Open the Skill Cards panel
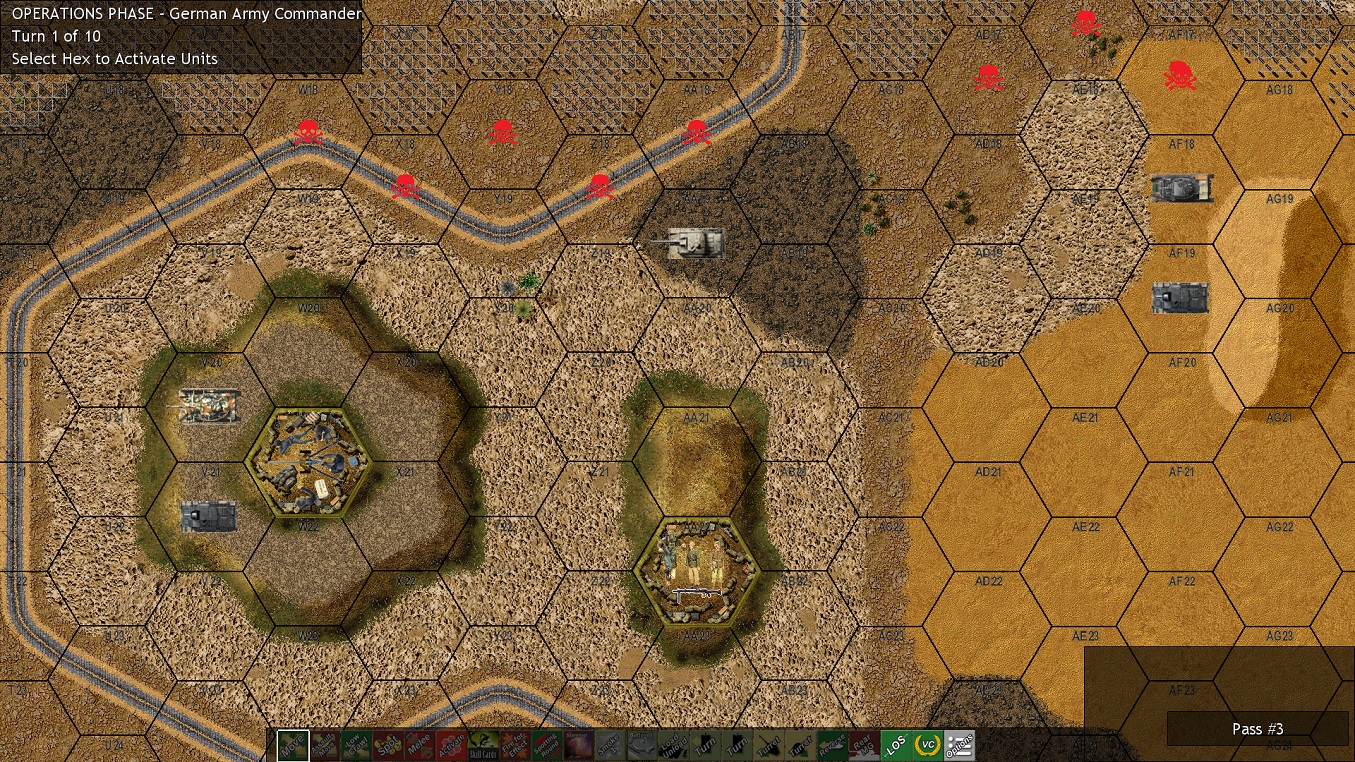The width and height of the screenshot is (1355, 762). click(x=481, y=745)
